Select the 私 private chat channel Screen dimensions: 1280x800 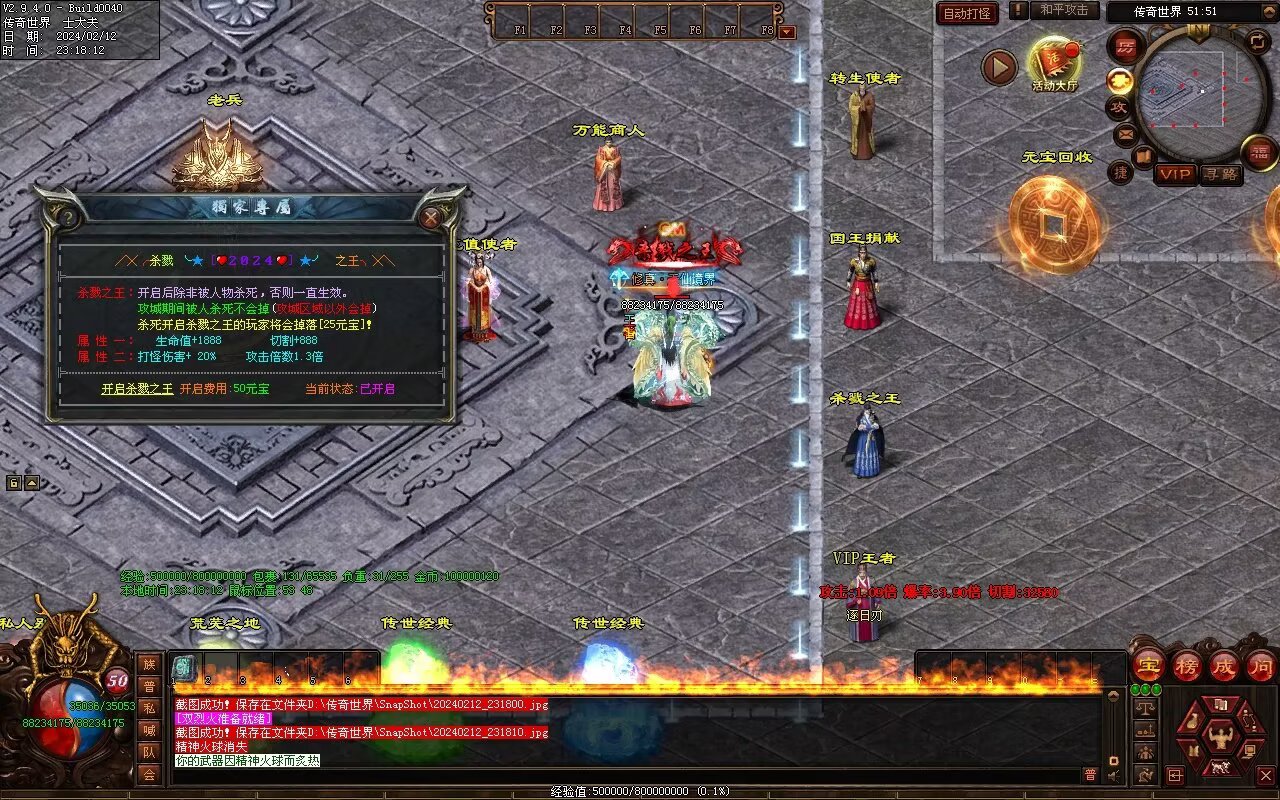(x=149, y=708)
